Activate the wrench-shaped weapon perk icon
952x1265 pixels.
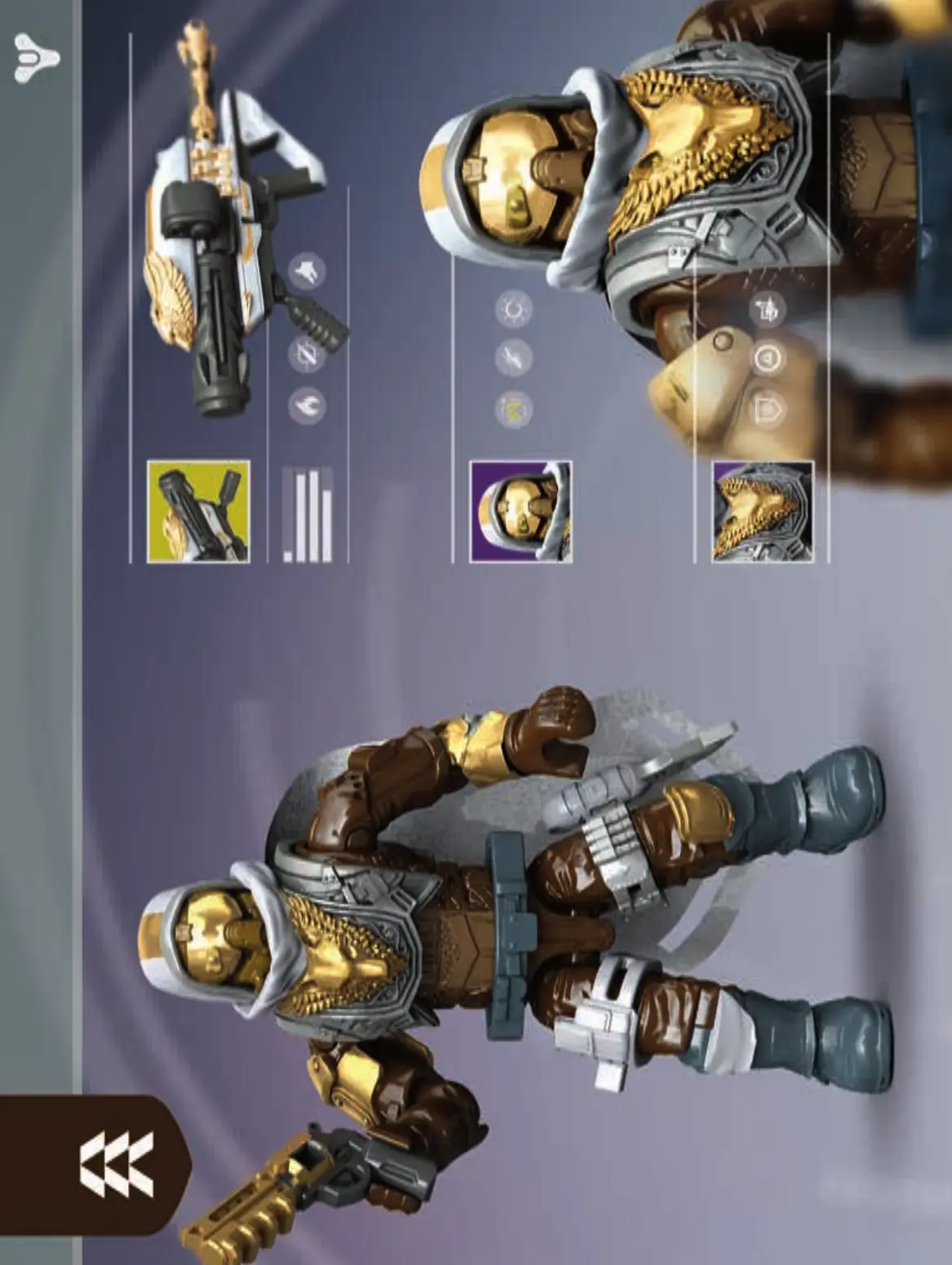point(308,405)
